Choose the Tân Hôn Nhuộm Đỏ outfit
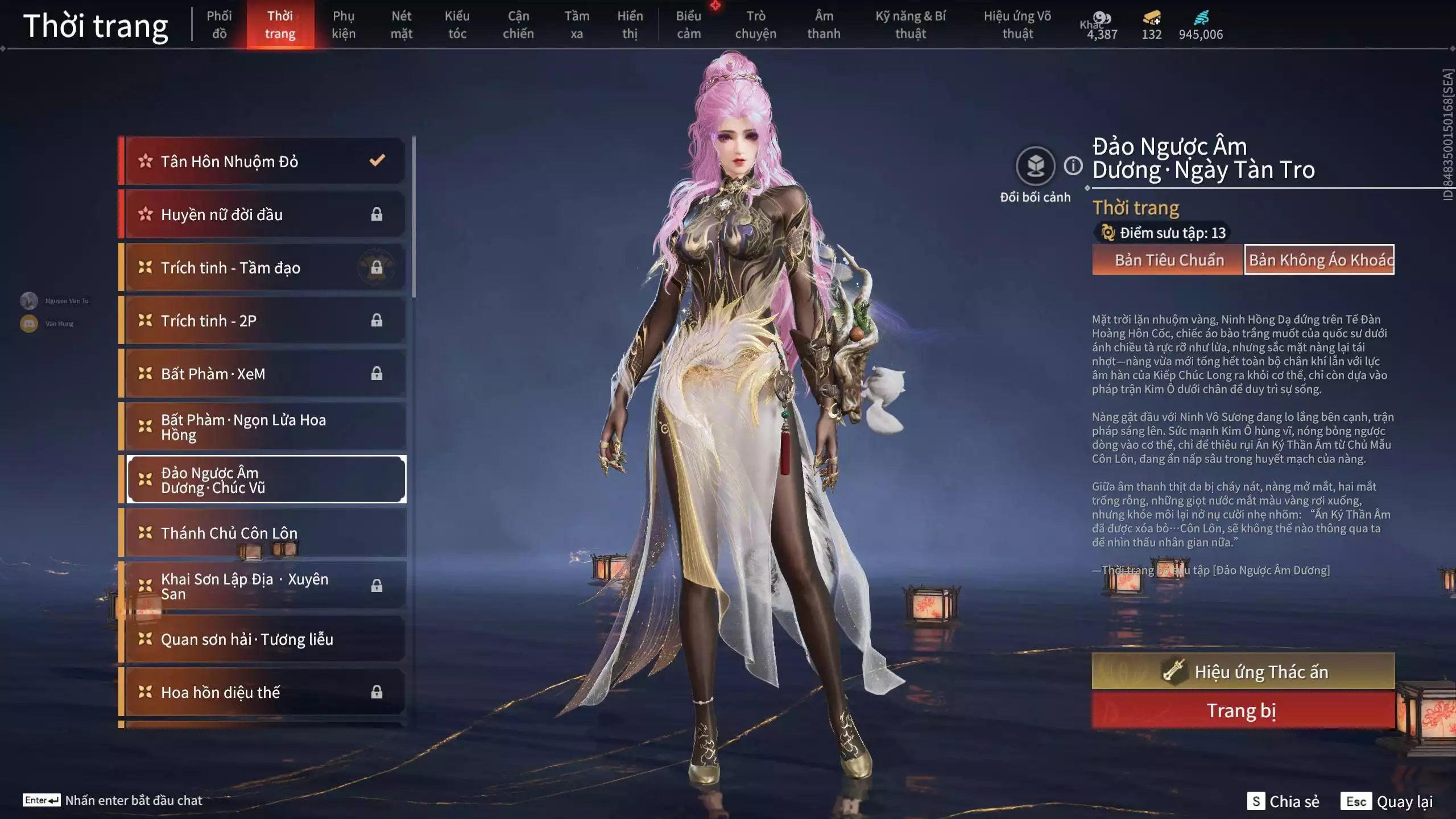1456x819 pixels. pos(264,162)
